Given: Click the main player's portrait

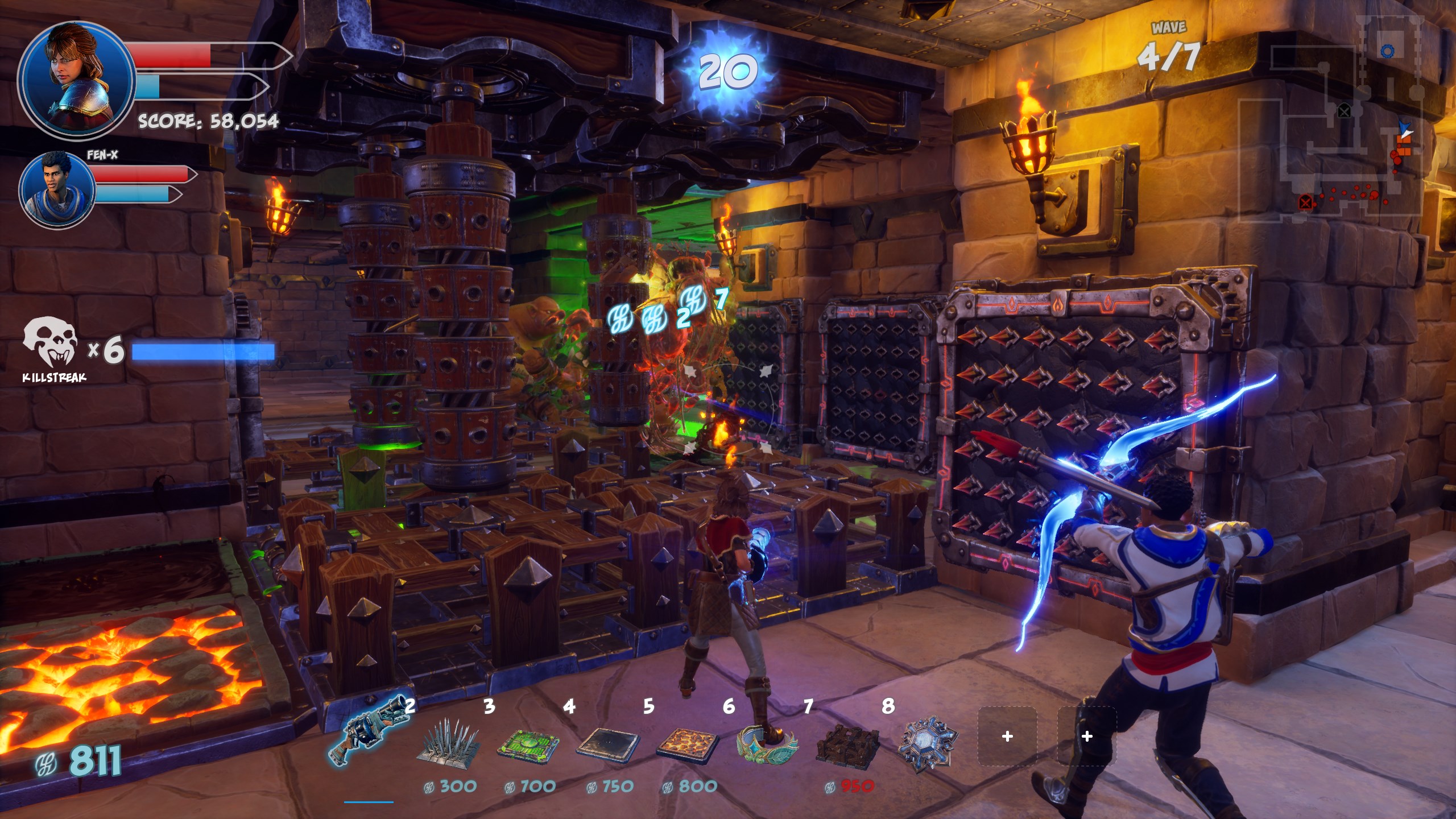Looking at the screenshot, I should coord(77,78).
